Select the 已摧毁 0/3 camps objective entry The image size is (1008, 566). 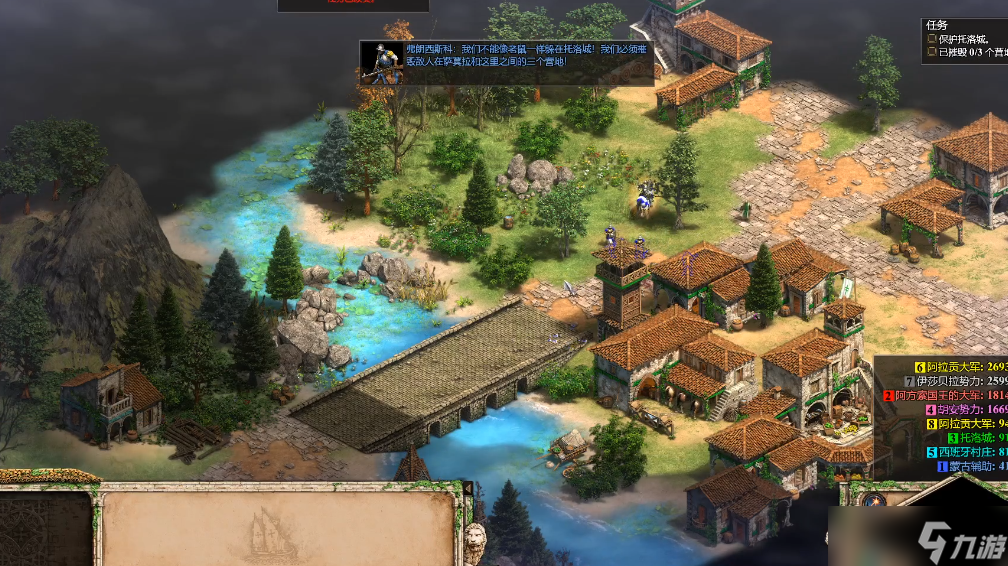965,52
